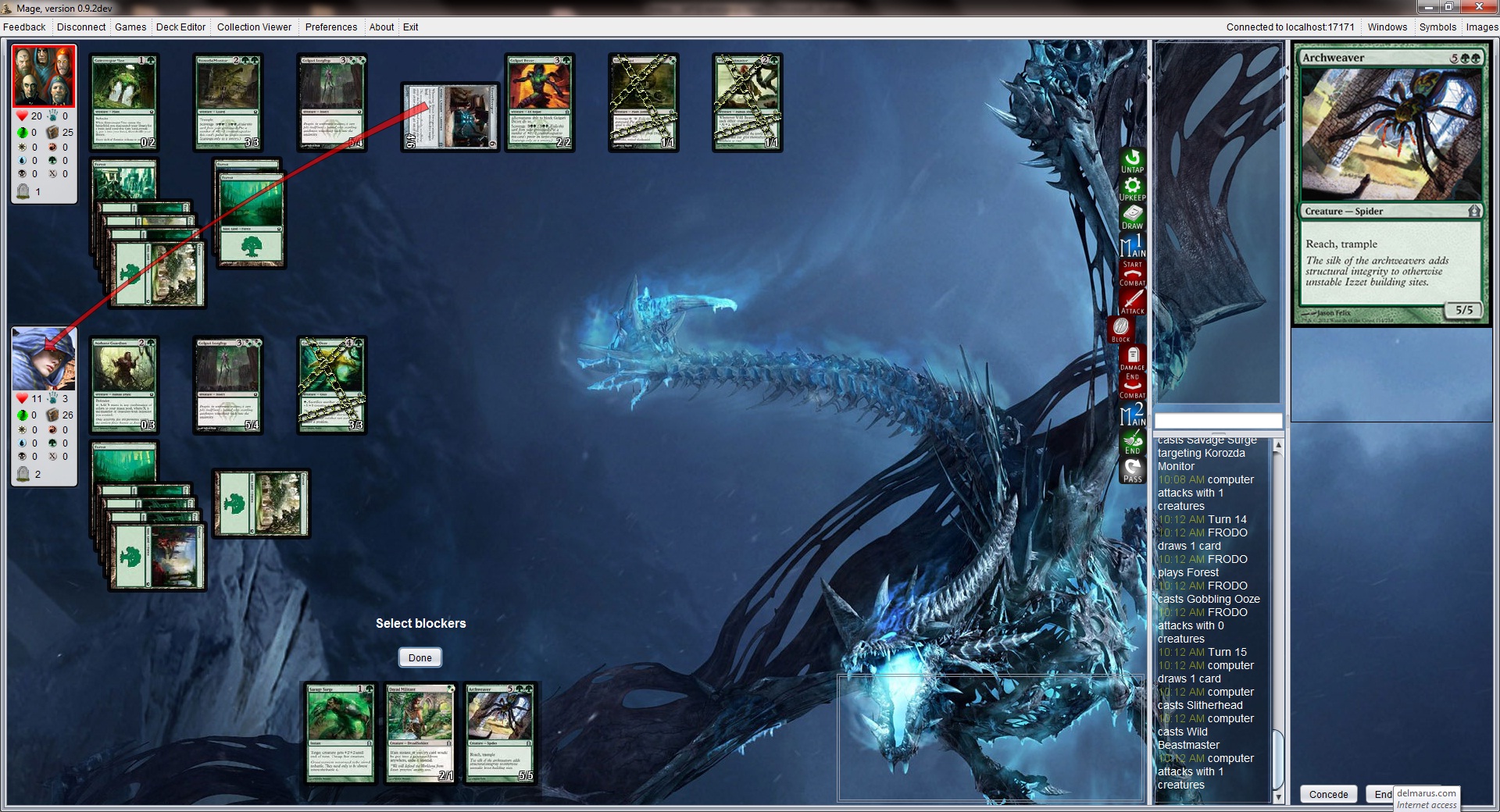The width and height of the screenshot is (1500, 812).
Task: Open the Feedback menu
Action: coord(24,27)
